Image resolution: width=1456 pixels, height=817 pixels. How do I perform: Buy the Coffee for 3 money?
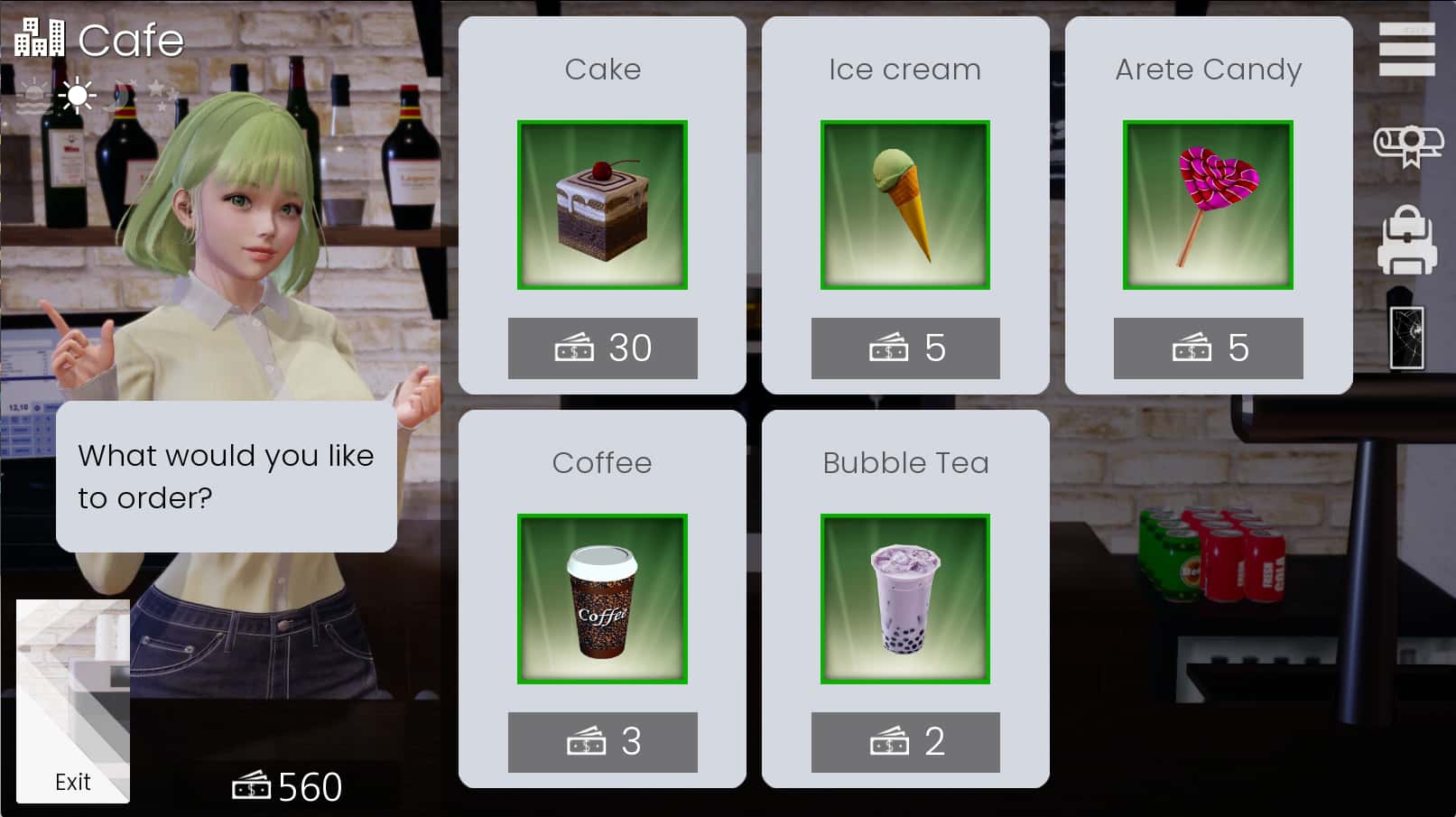[602, 742]
